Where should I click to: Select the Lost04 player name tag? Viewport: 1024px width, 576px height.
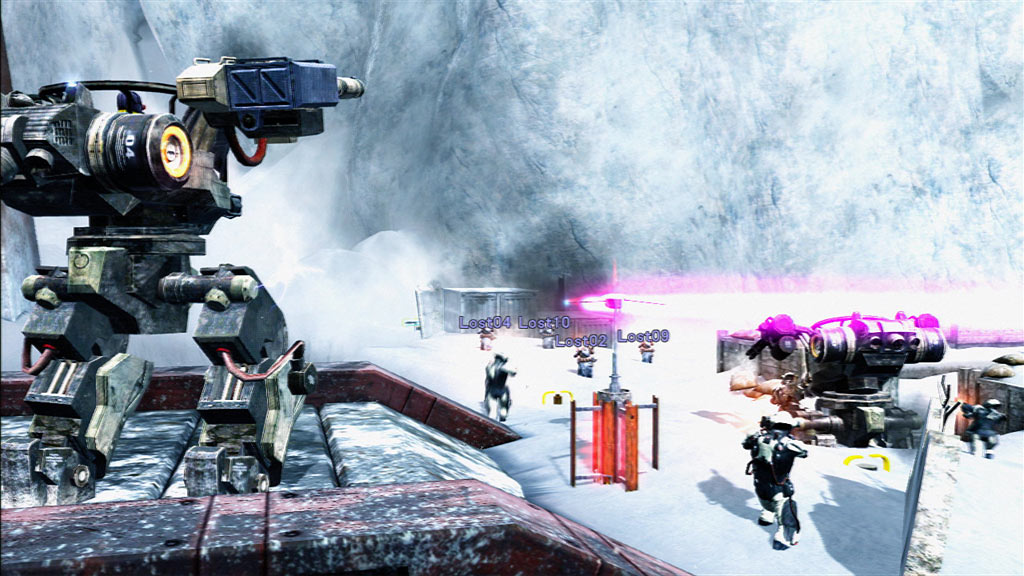pyautogui.click(x=485, y=323)
